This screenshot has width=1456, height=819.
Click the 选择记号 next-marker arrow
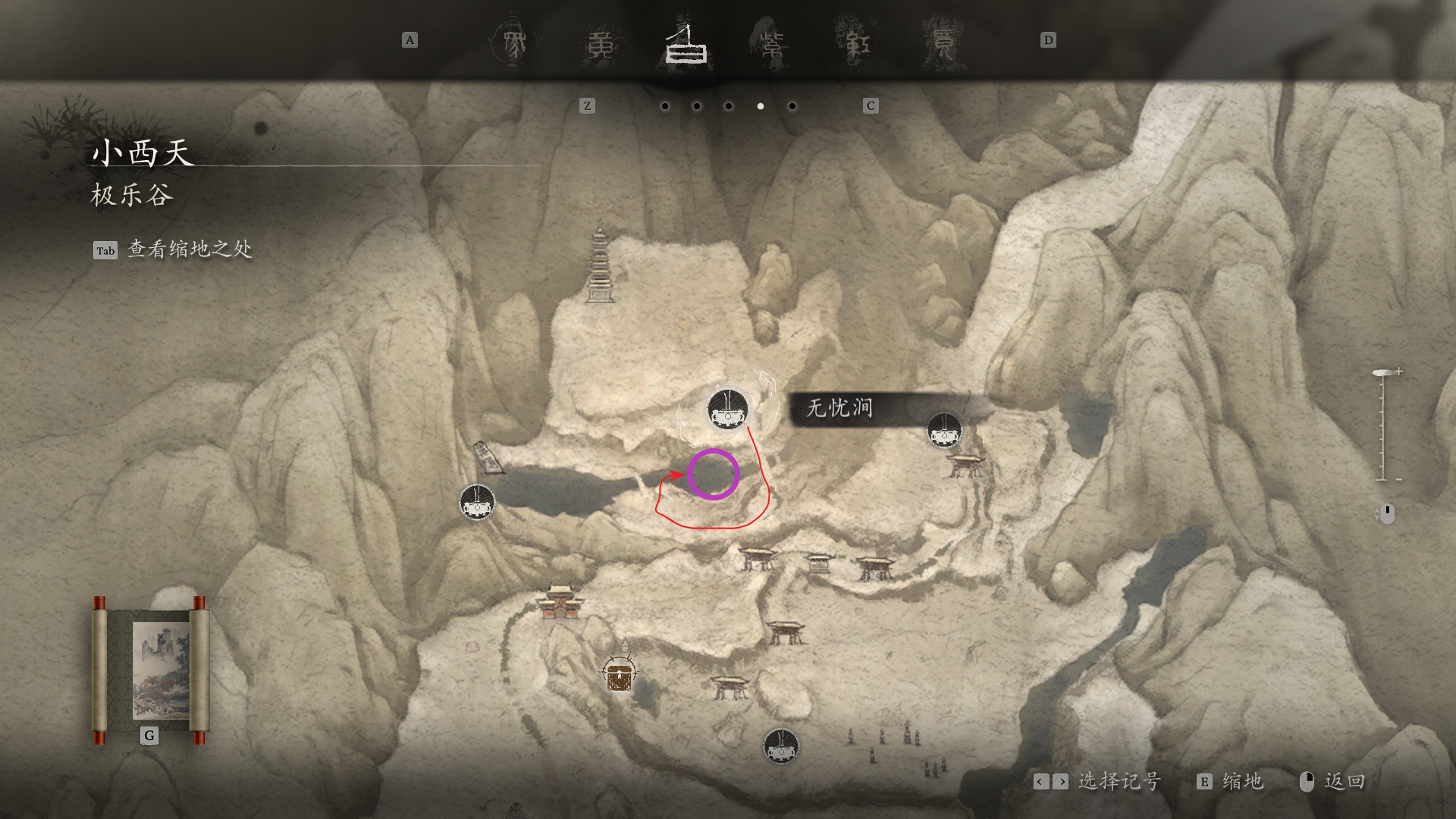click(1061, 782)
